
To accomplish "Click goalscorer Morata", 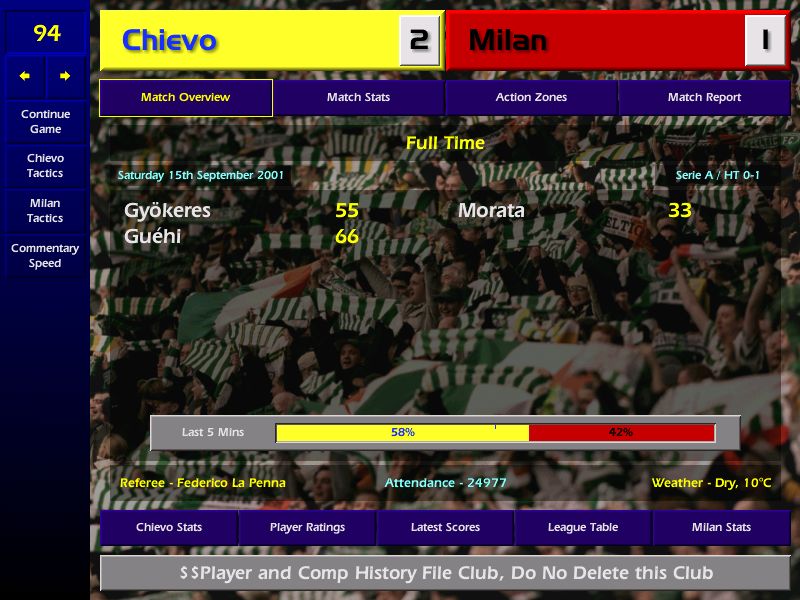I will (x=491, y=211).
